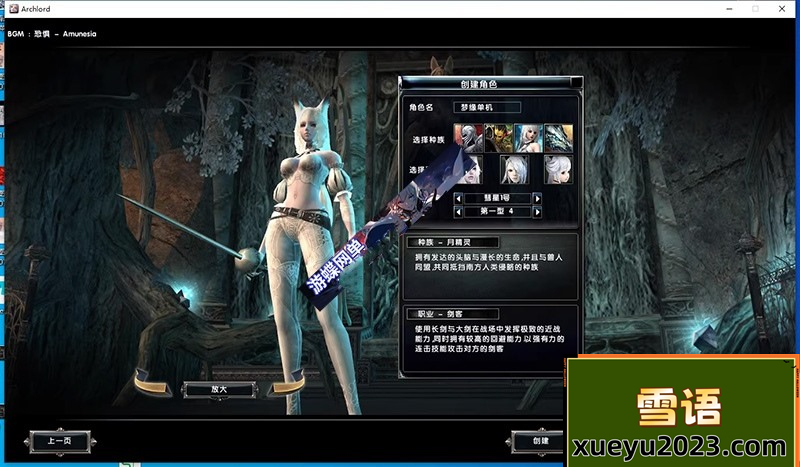Next hairstyle arrow beside 慧星1号
800x467 pixels.
[537, 199]
